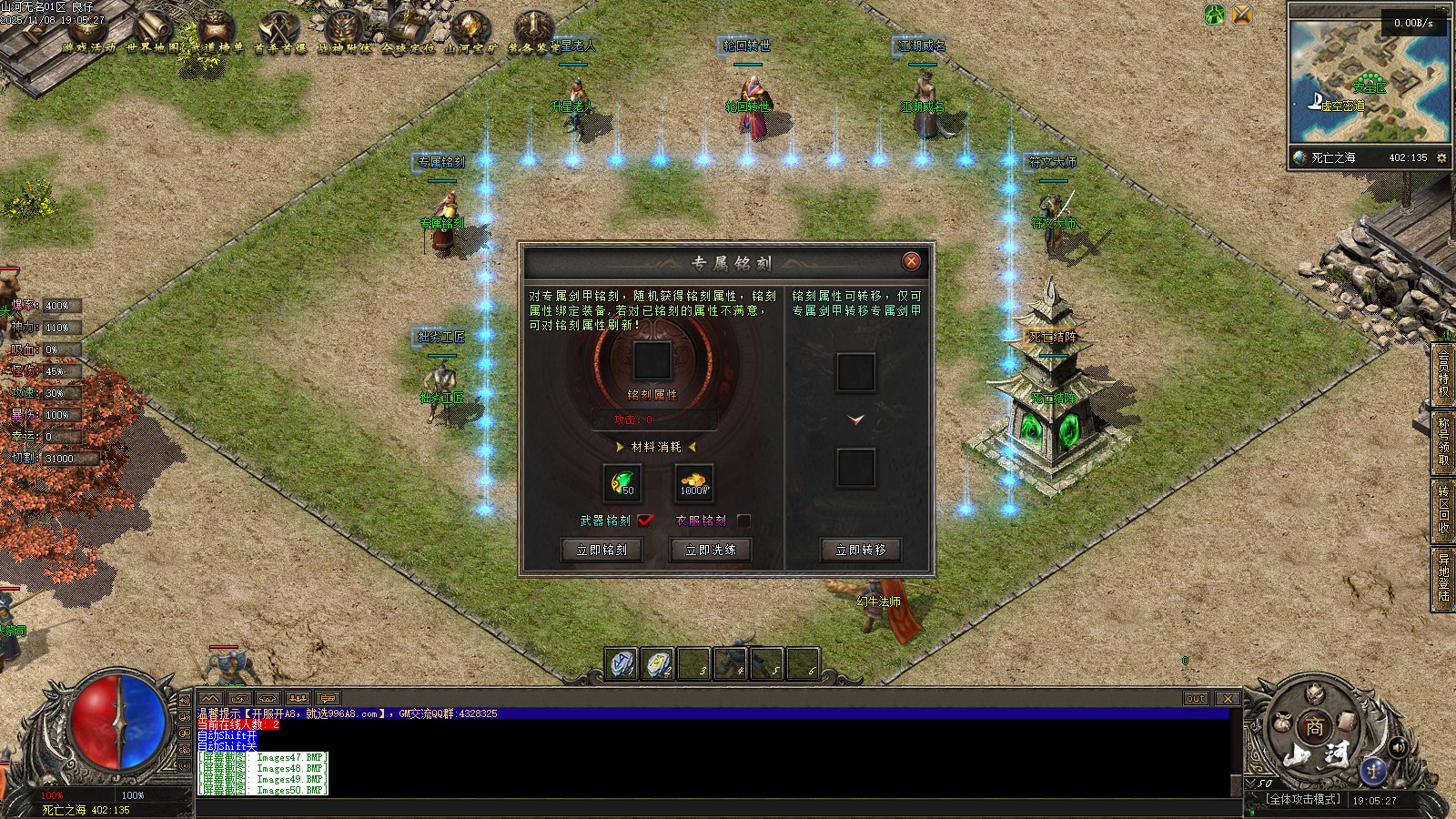The height and width of the screenshot is (819, 1456).
Task: Click the 立即铭刻 button
Action: 602,550
